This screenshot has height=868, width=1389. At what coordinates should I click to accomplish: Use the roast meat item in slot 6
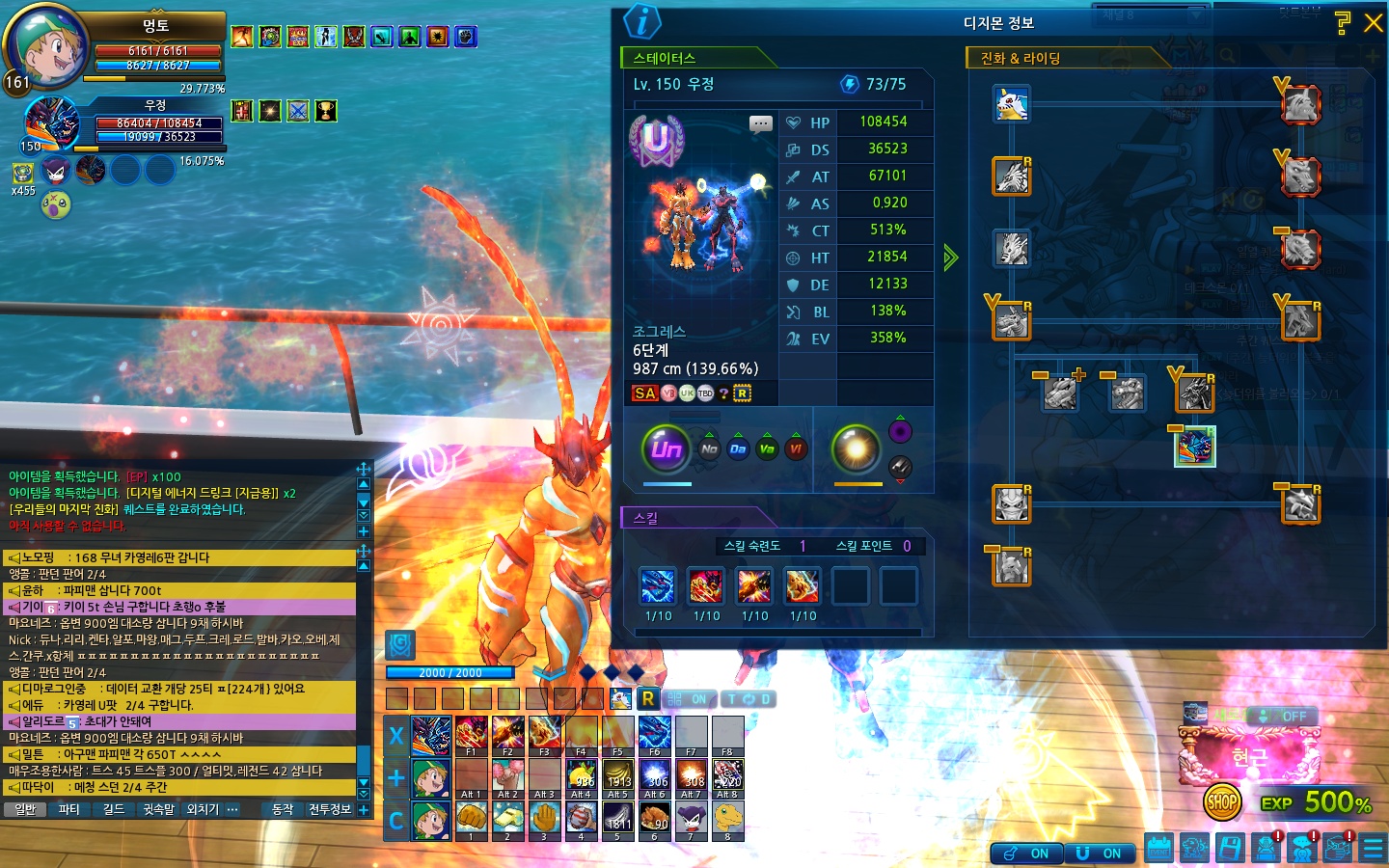pyautogui.click(x=655, y=818)
